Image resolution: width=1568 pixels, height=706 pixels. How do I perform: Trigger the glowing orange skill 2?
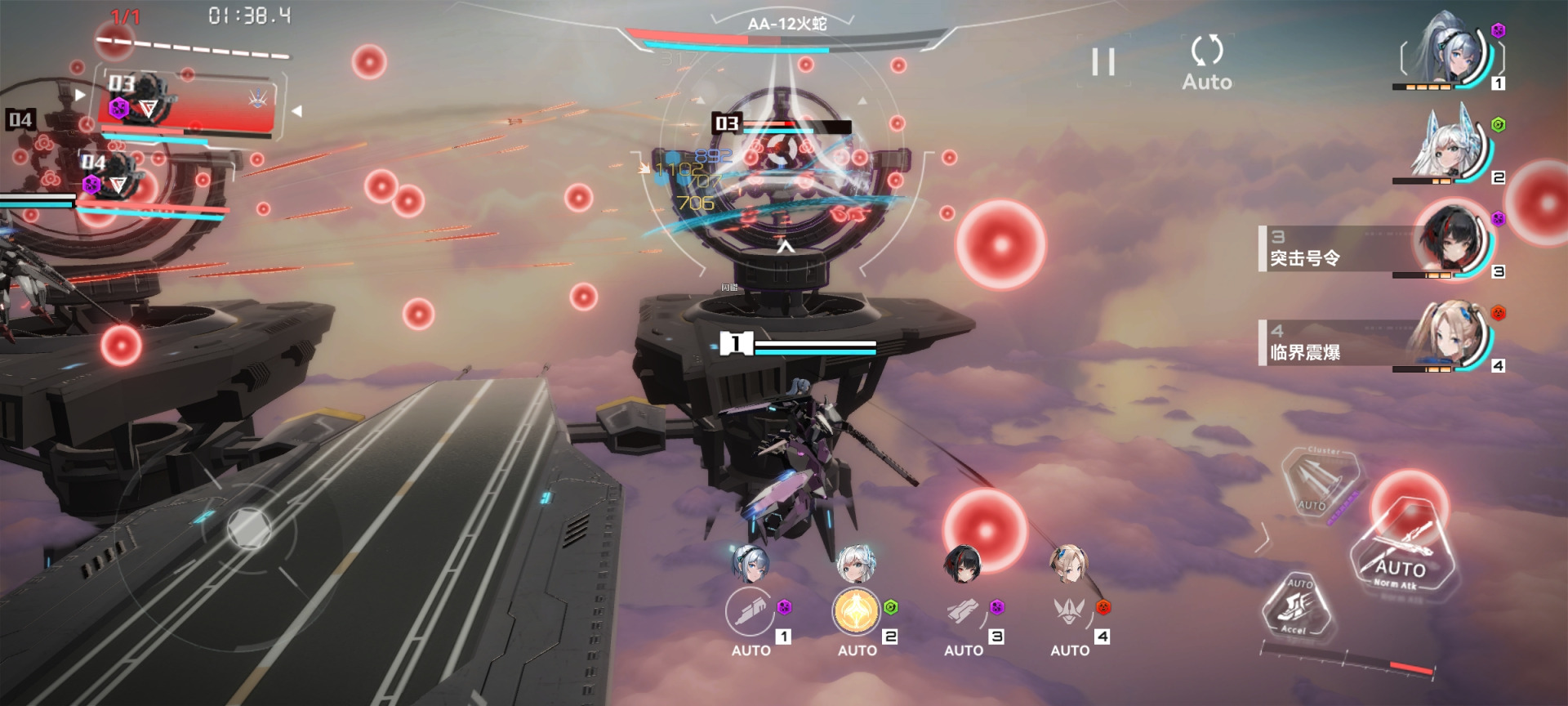856,611
